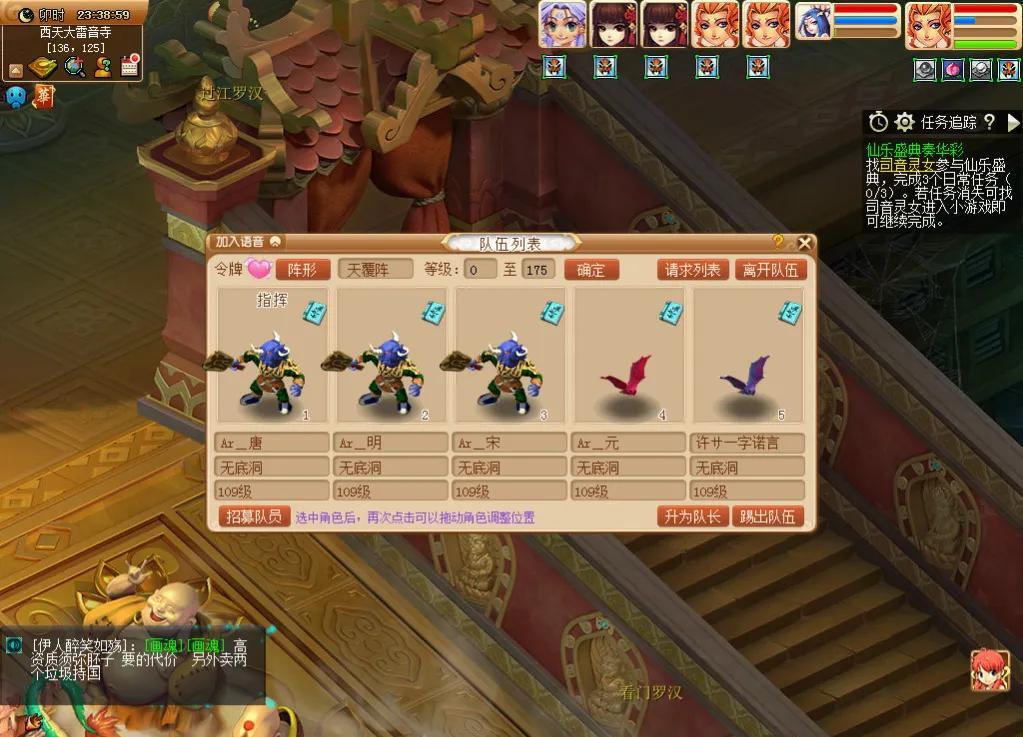This screenshot has height=737, width=1023.
Task: Click the maximum level field showing 175
Action: (x=538, y=269)
